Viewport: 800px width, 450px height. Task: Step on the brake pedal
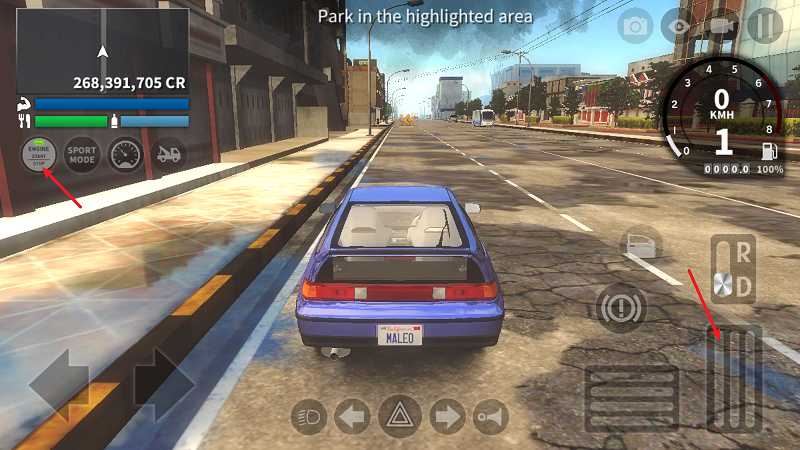631,397
